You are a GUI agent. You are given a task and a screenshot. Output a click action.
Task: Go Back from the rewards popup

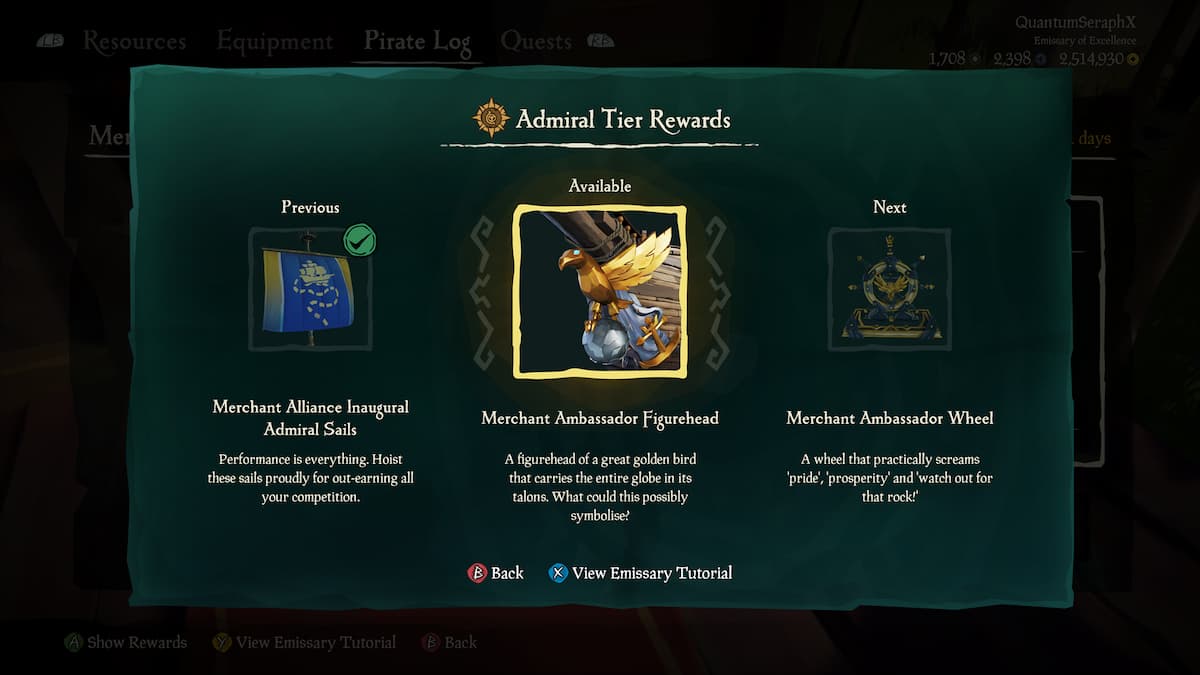[x=496, y=573]
